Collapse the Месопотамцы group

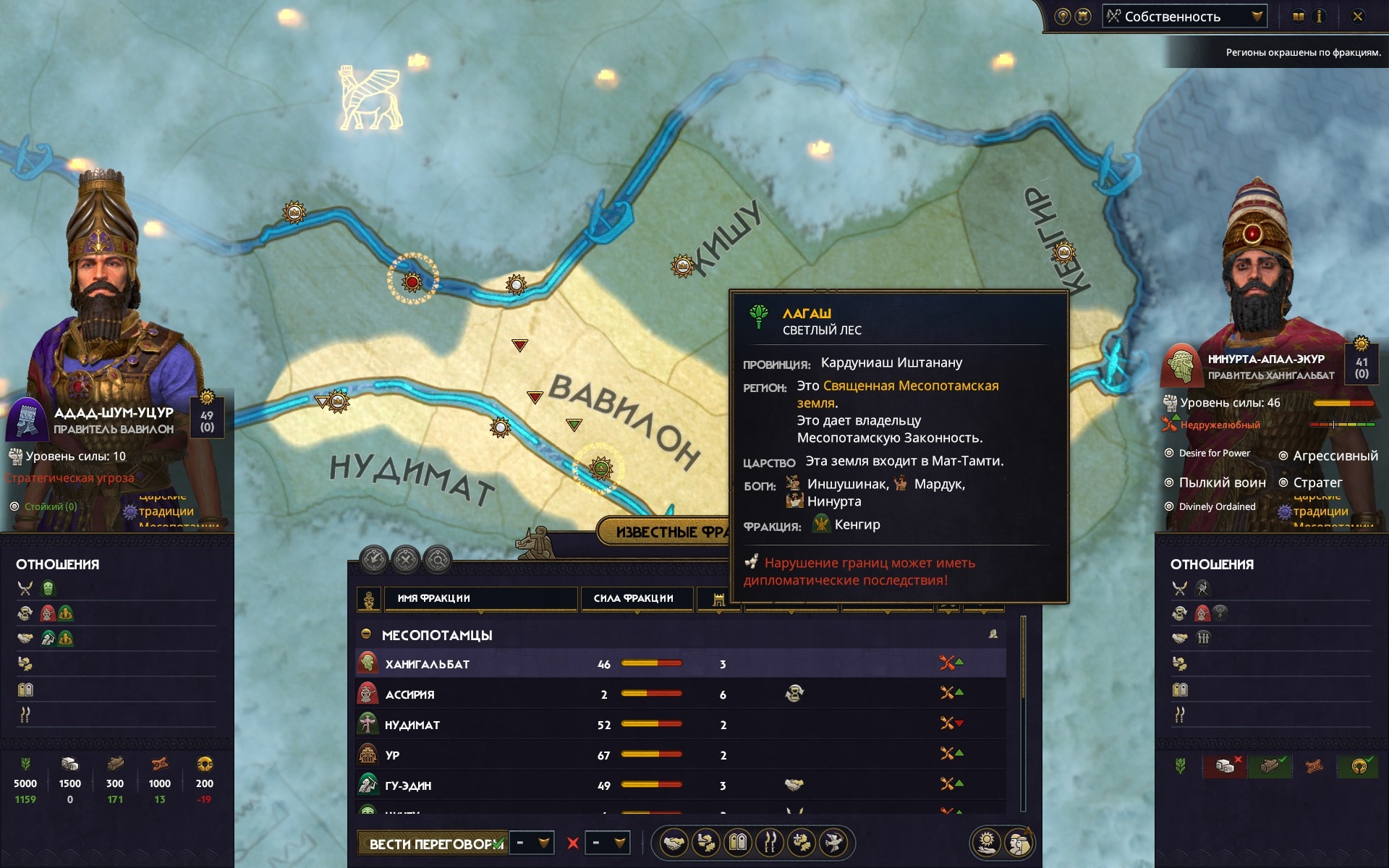[x=366, y=634]
